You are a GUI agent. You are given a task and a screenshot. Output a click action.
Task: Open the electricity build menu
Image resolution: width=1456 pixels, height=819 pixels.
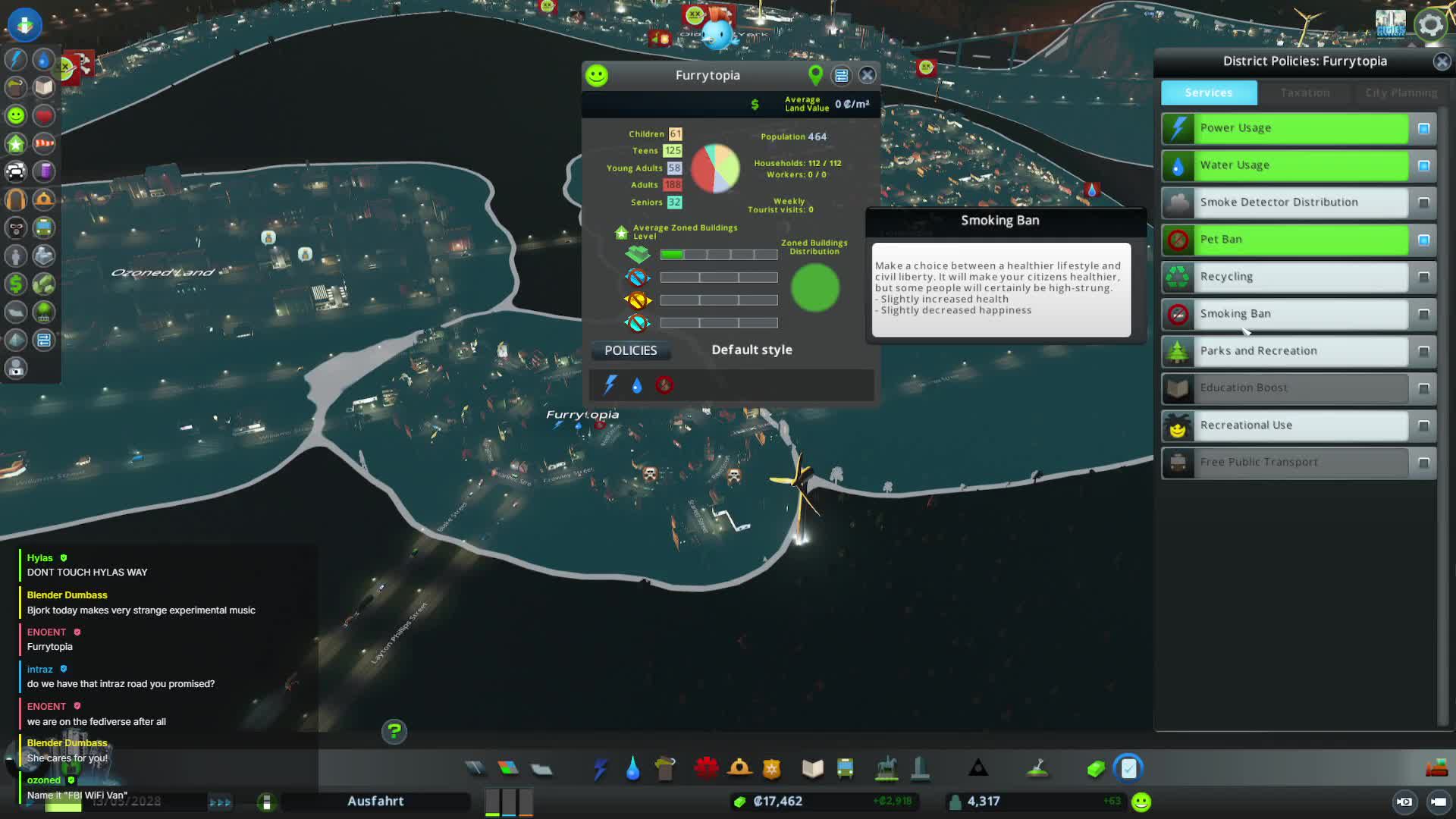point(600,769)
